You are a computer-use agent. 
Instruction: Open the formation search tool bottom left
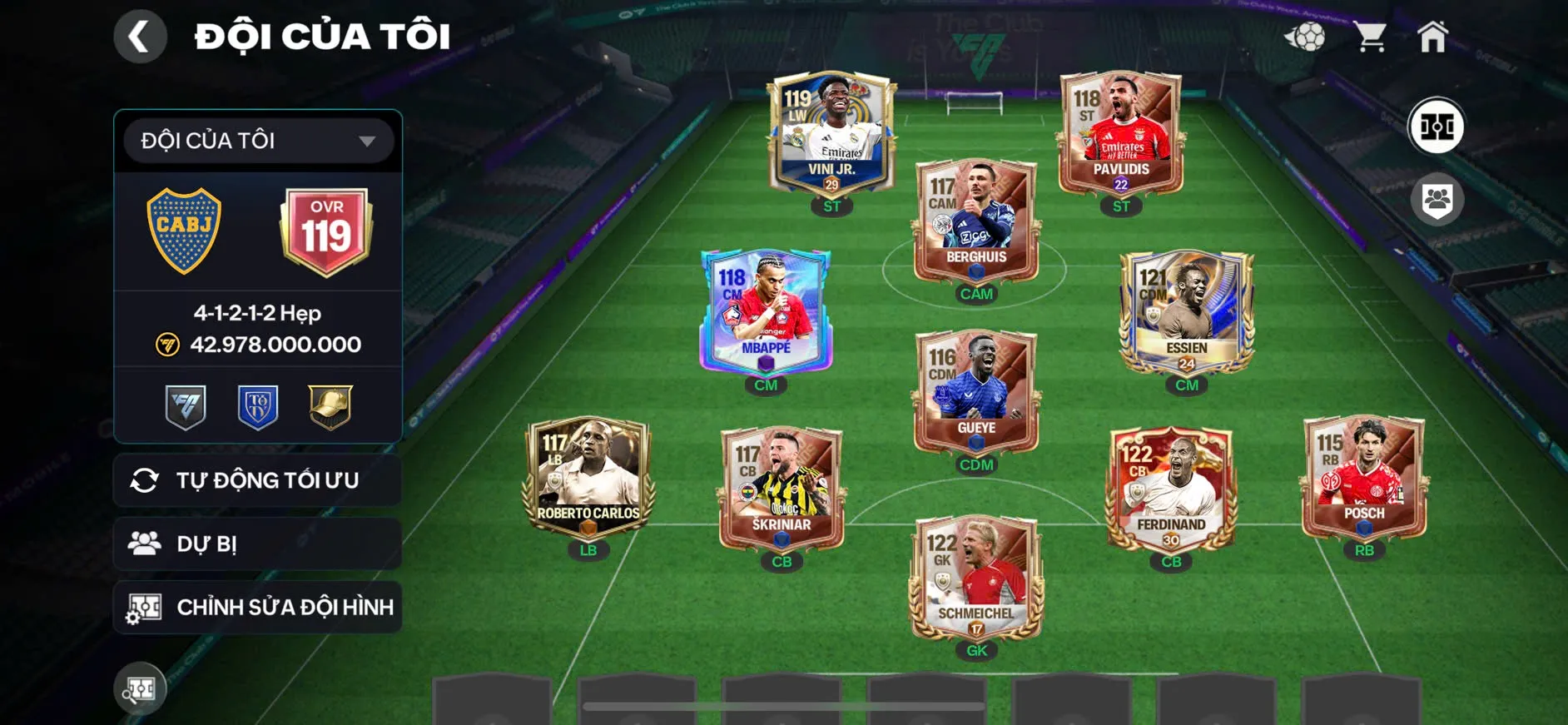(140, 688)
